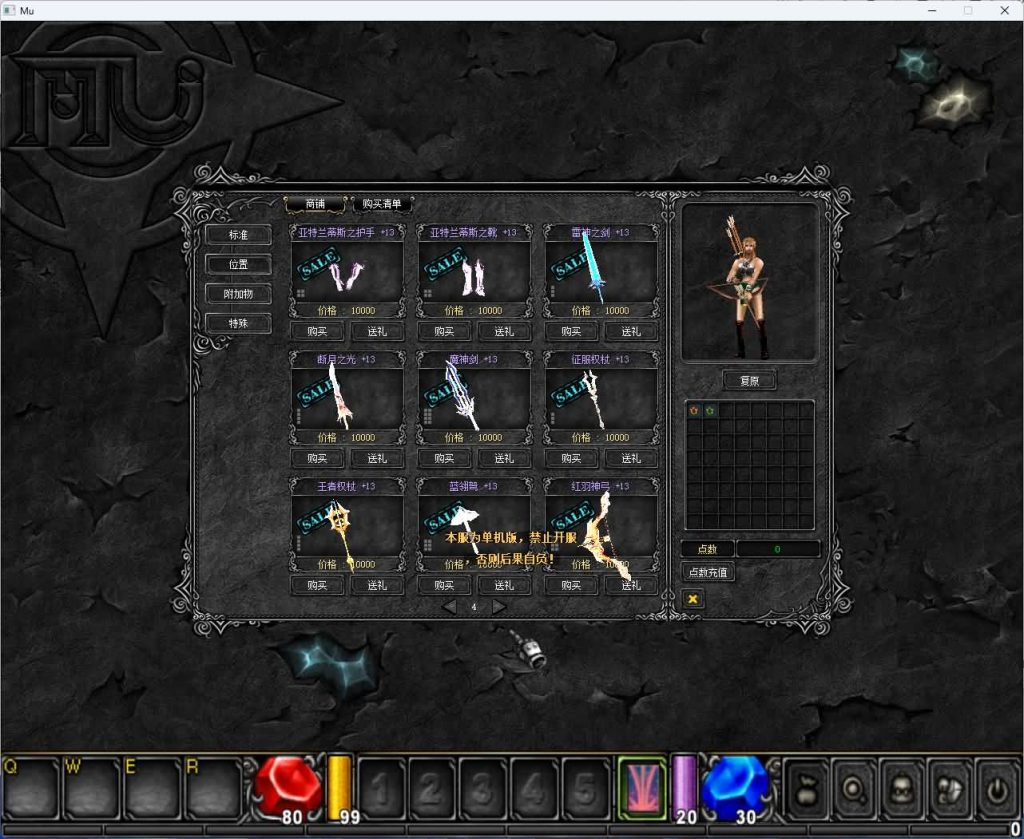Click 购买 under 魔神剑
The width and height of the screenshot is (1024, 839).
tap(444, 459)
